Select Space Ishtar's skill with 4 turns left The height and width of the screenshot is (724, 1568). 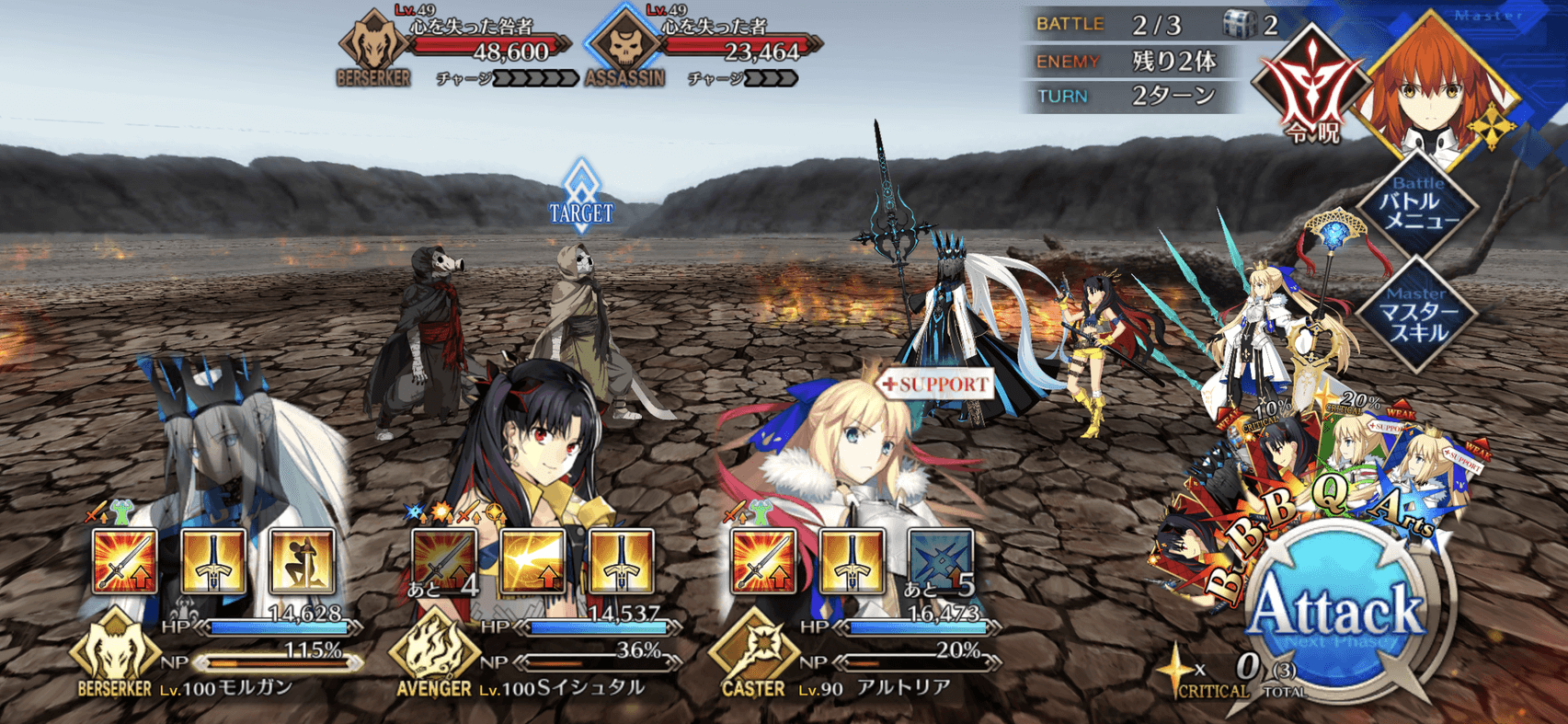[444, 560]
